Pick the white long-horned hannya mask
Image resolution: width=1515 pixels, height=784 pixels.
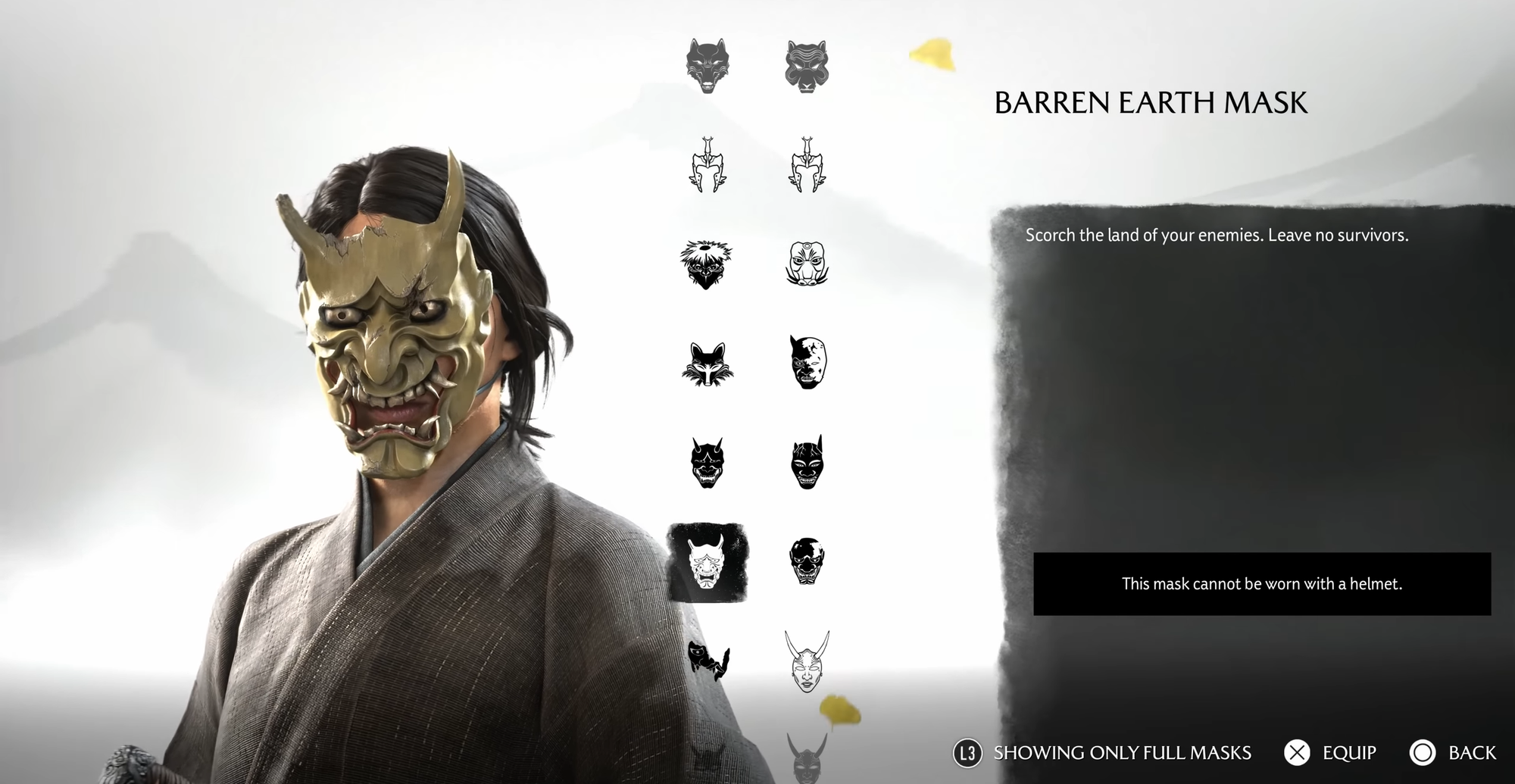(x=807, y=661)
